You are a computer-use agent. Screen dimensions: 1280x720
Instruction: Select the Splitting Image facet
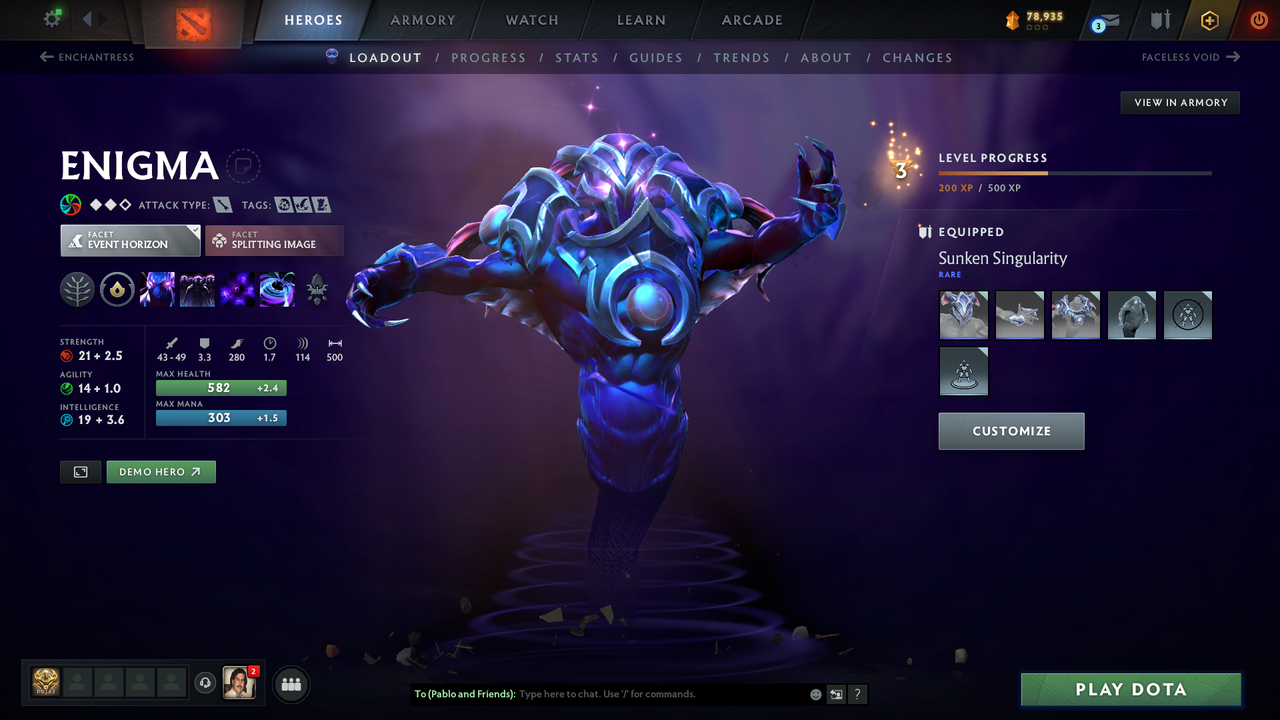point(274,240)
